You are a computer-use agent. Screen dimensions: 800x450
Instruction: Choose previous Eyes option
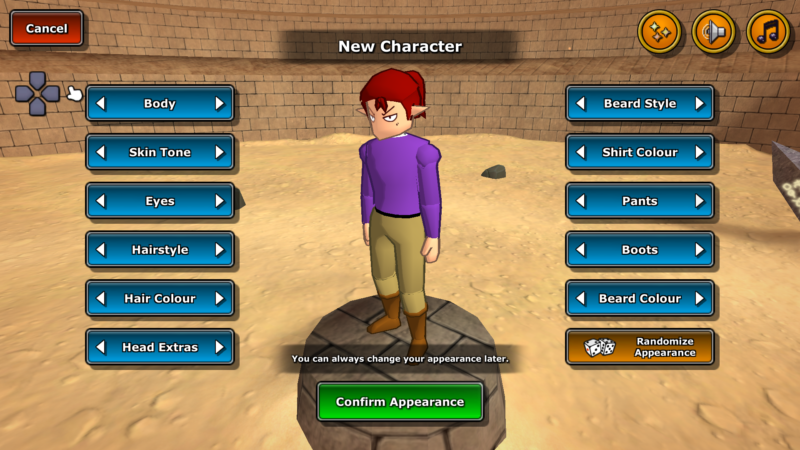coord(101,201)
